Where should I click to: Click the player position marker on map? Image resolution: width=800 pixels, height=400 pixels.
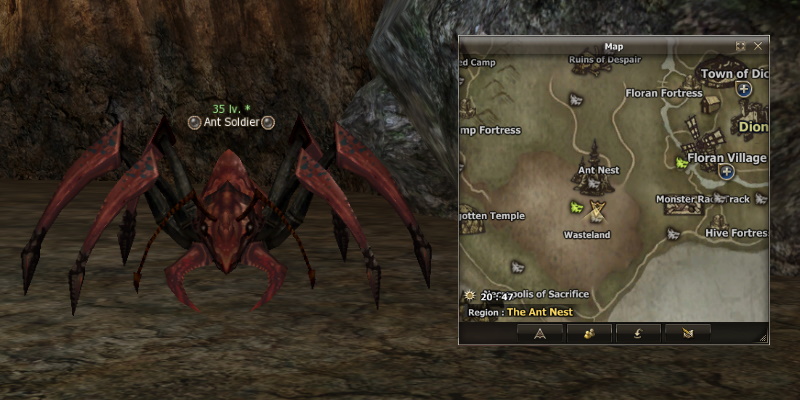(598, 210)
